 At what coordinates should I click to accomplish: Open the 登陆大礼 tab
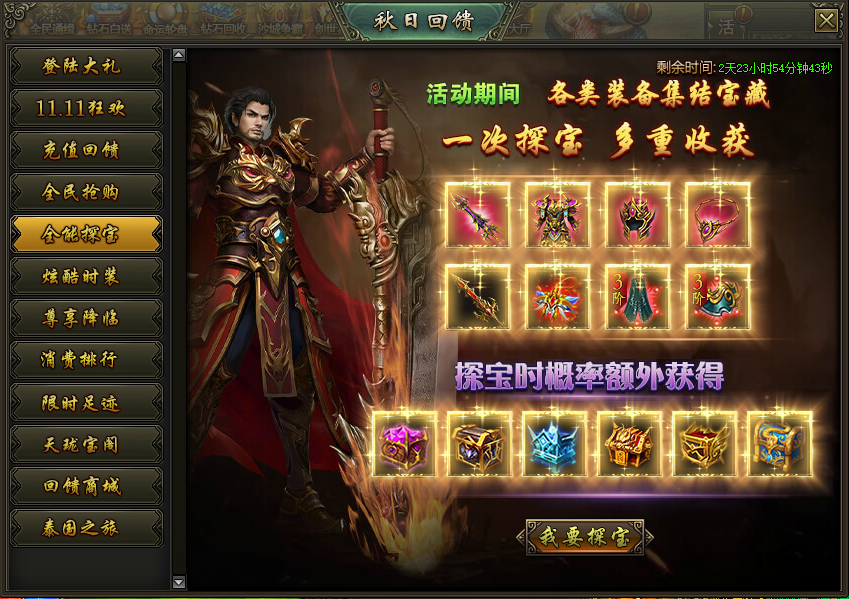click(x=85, y=66)
